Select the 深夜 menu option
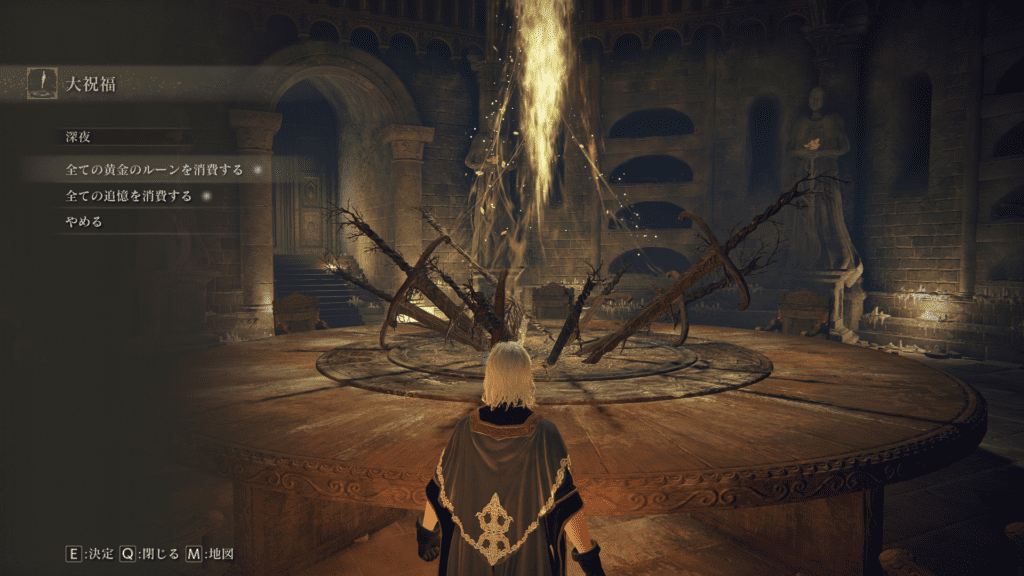 point(79,135)
